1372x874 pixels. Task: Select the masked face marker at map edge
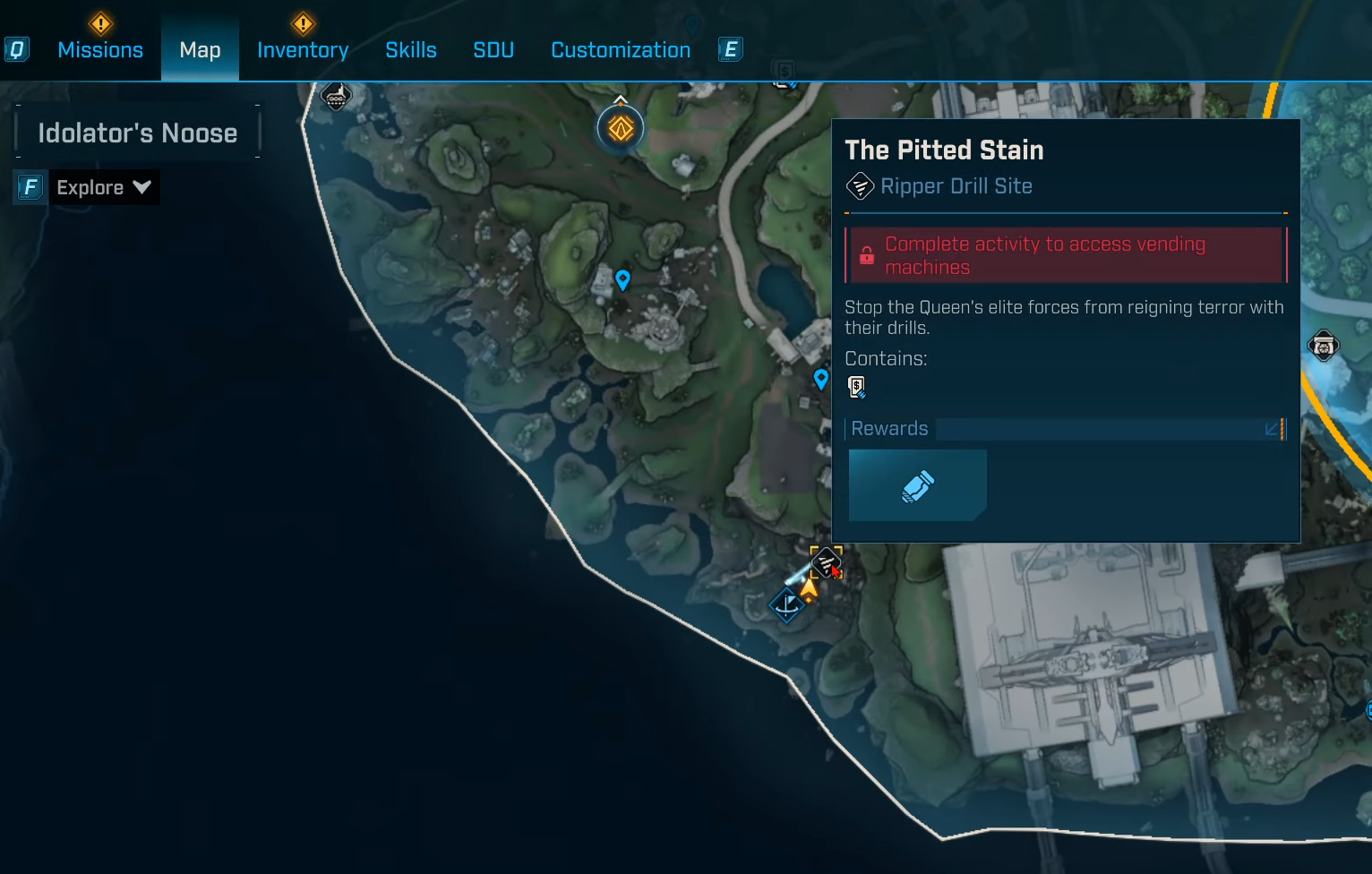click(x=1324, y=346)
